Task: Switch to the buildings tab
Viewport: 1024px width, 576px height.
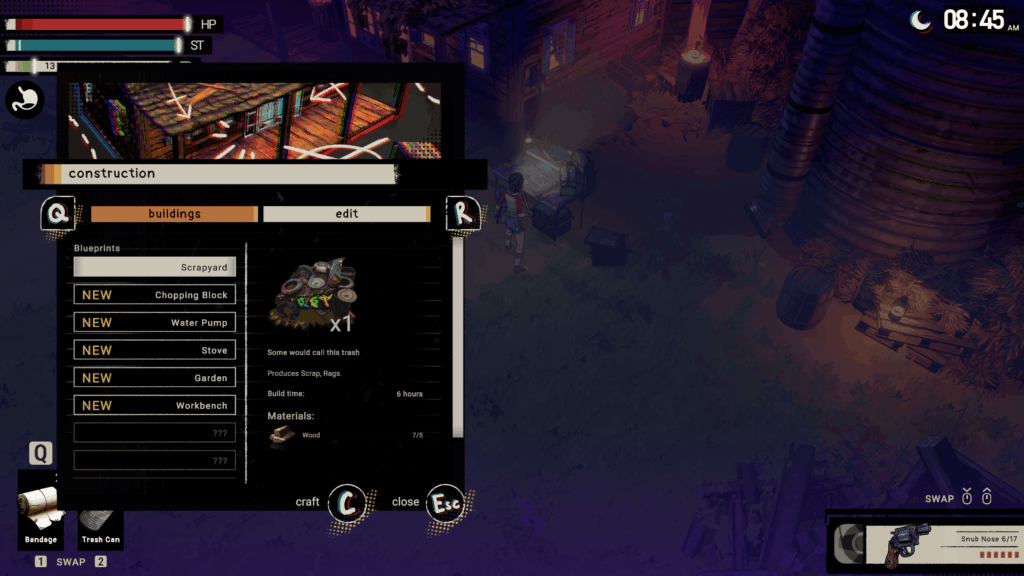Action: coord(174,214)
